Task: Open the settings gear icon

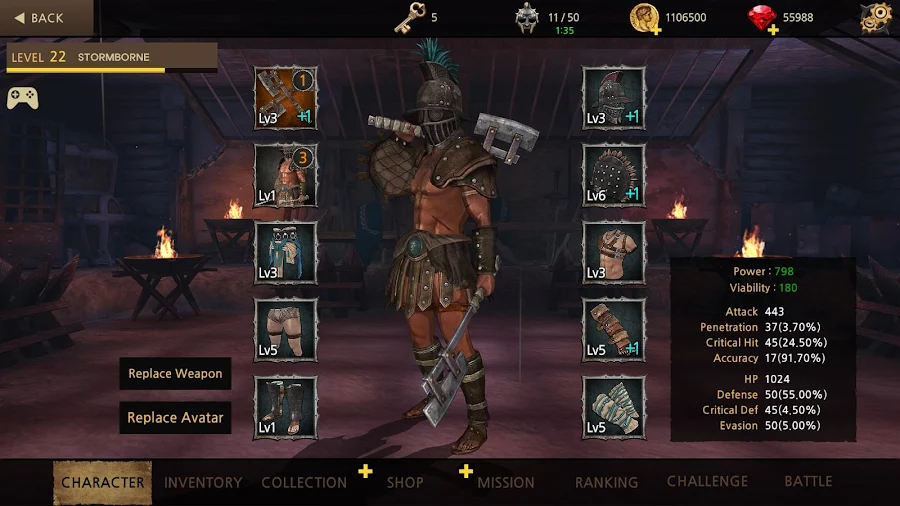Action: point(876,17)
